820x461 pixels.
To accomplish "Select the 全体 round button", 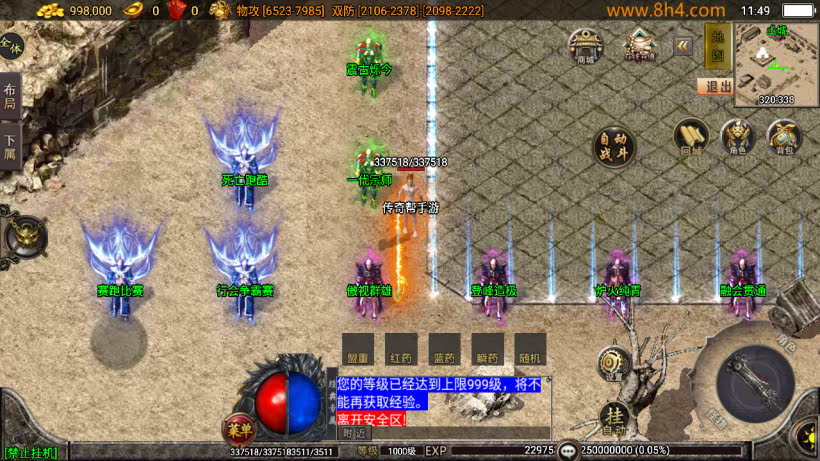I will point(10,46).
